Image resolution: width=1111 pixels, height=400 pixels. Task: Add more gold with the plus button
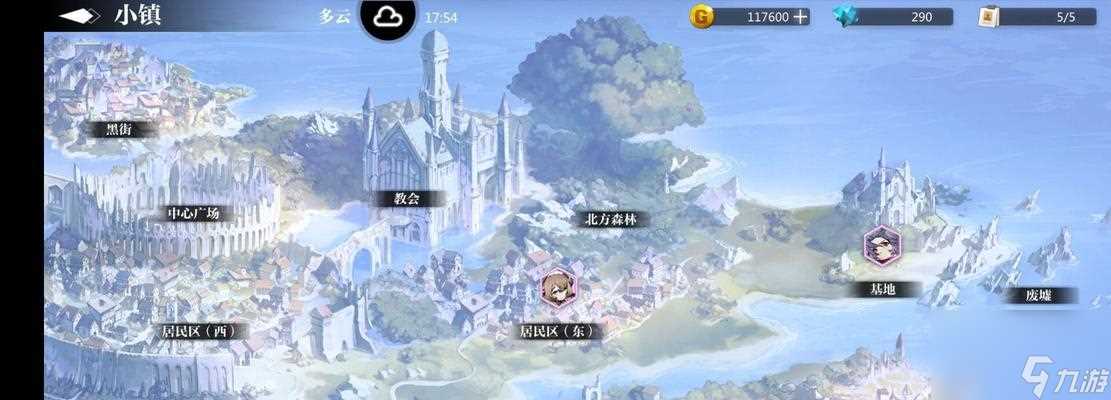[x=800, y=17]
